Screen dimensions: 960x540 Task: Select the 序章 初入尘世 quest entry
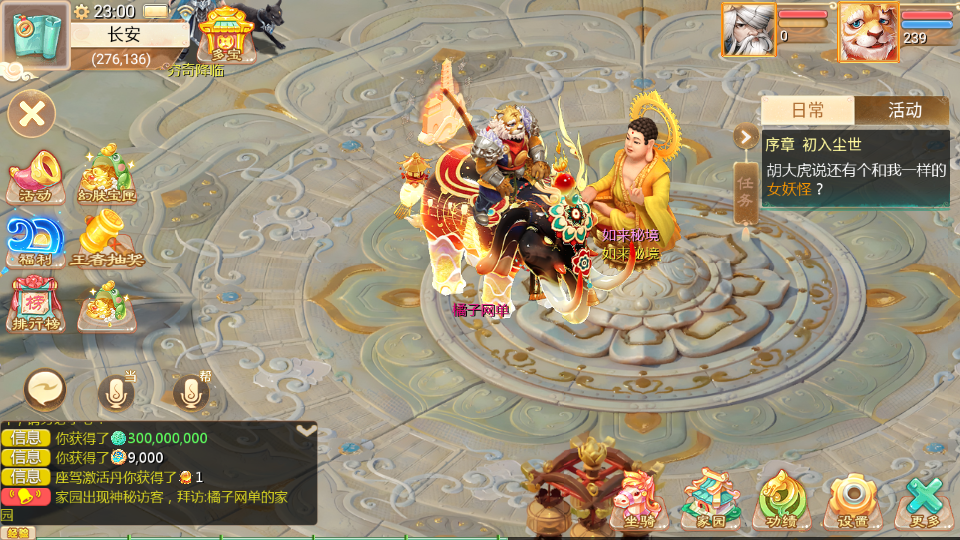[855, 167]
